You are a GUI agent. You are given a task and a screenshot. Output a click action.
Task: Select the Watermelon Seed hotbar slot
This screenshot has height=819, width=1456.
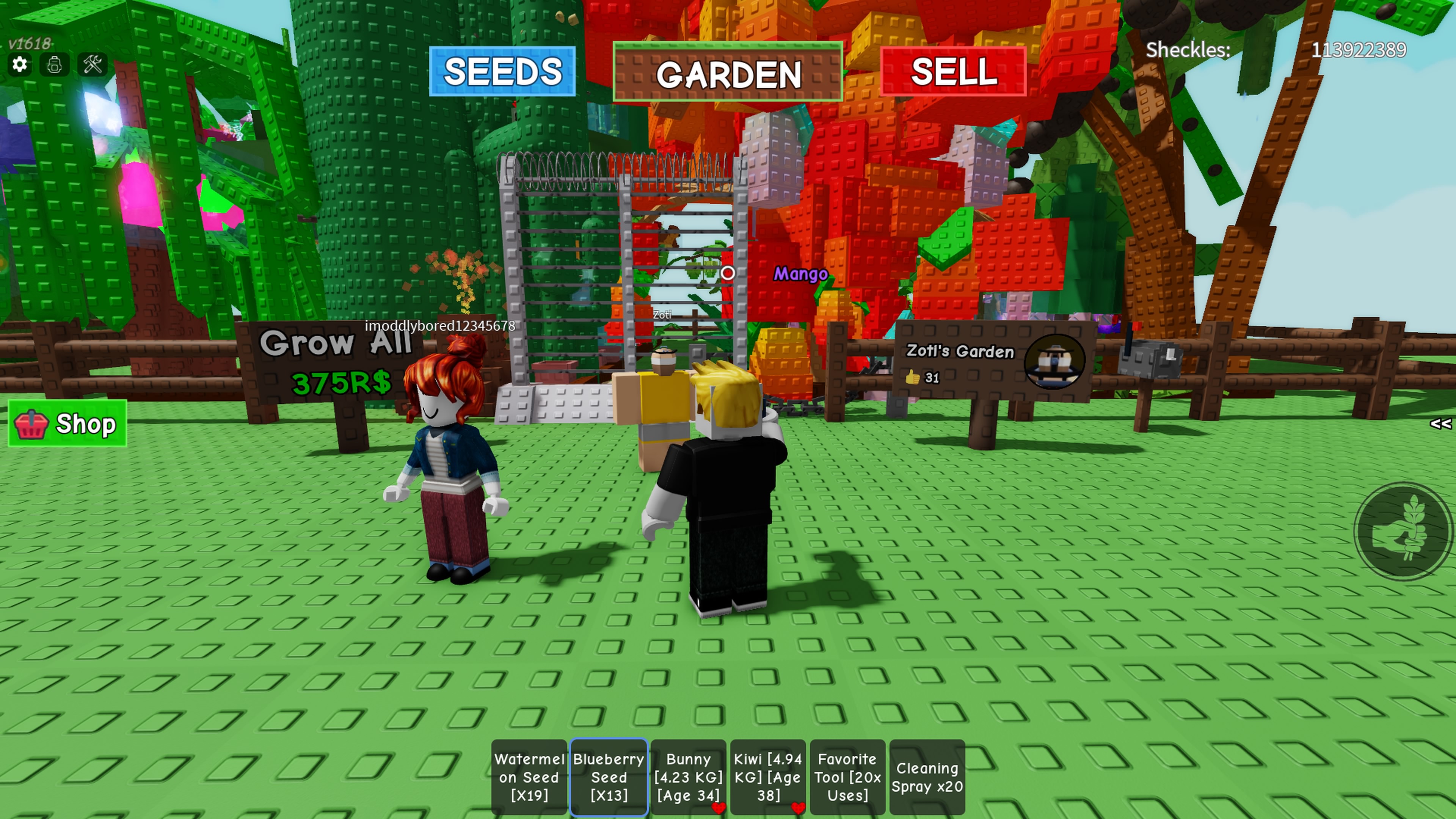pos(529,777)
